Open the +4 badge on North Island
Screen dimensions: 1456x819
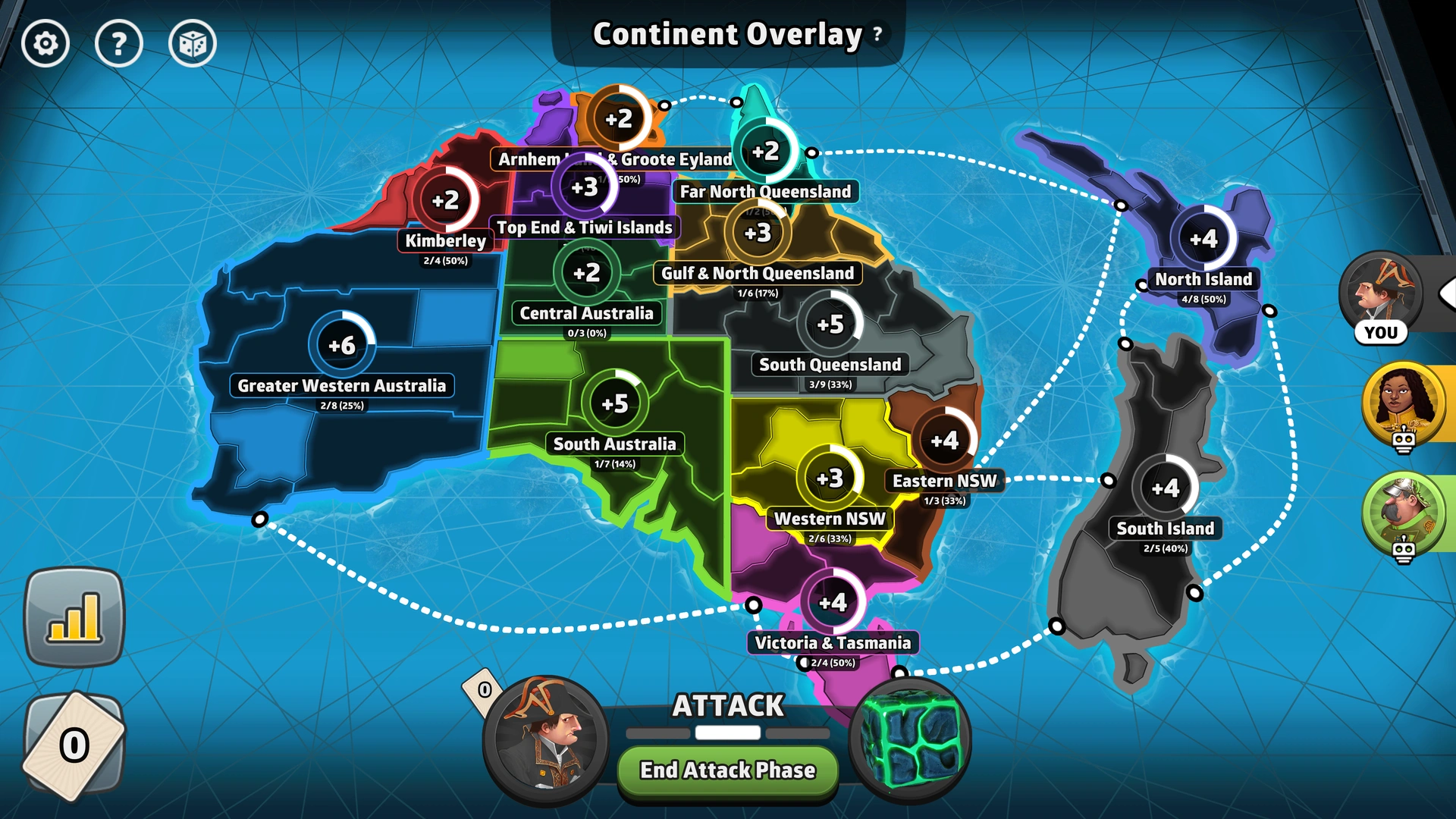(x=1204, y=239)
